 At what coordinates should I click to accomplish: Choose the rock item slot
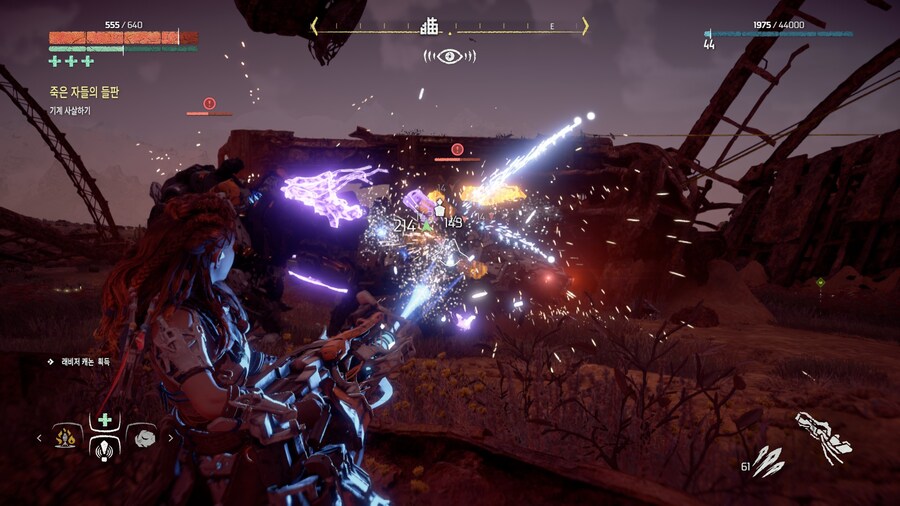[143, 437]
